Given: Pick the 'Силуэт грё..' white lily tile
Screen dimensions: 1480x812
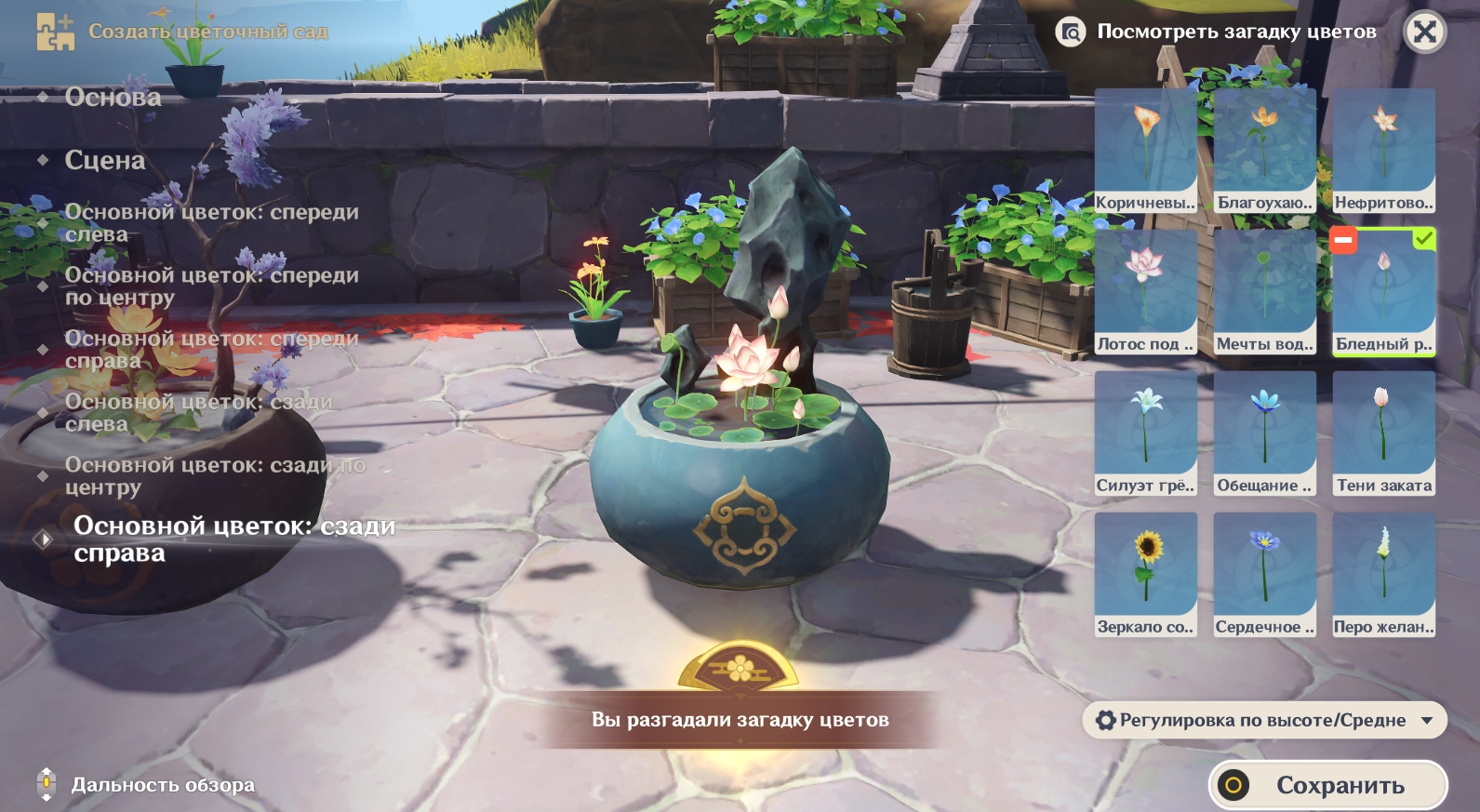Looking at the screenshot, I should 1145,433.
